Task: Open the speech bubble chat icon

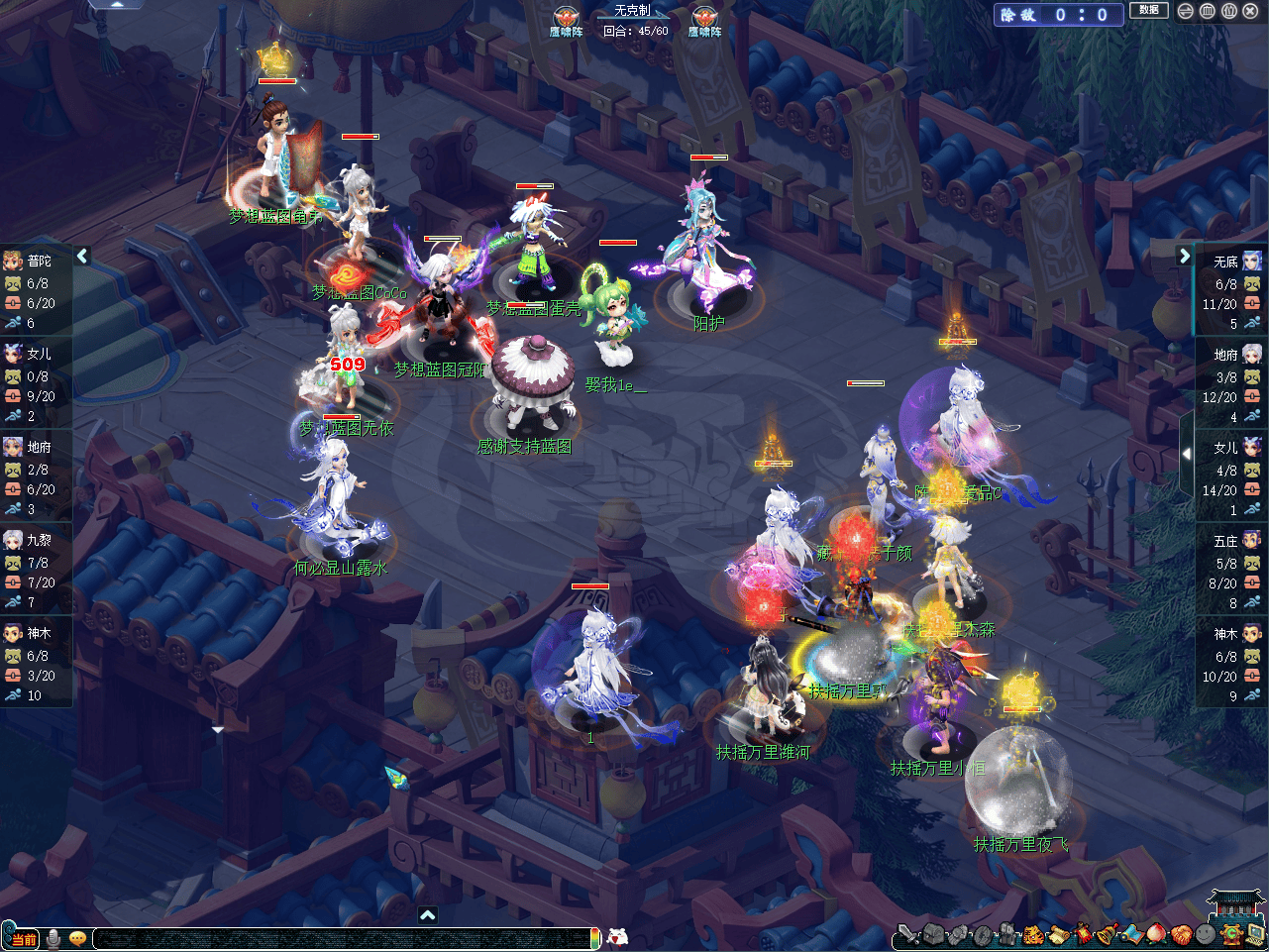Action: coord(77,938)
